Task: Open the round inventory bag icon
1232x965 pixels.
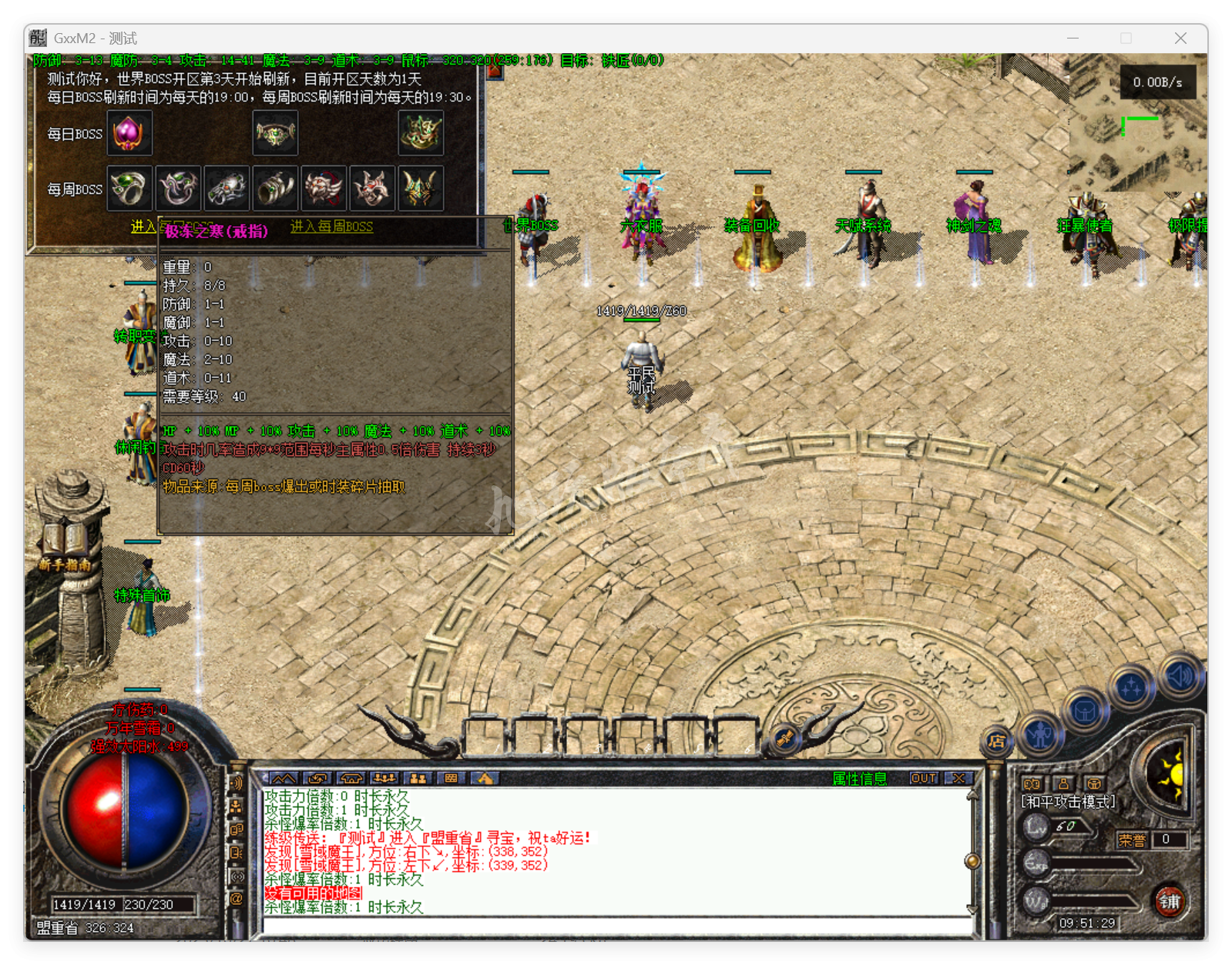Action: pyautogui.click(x=1083, y=711)
